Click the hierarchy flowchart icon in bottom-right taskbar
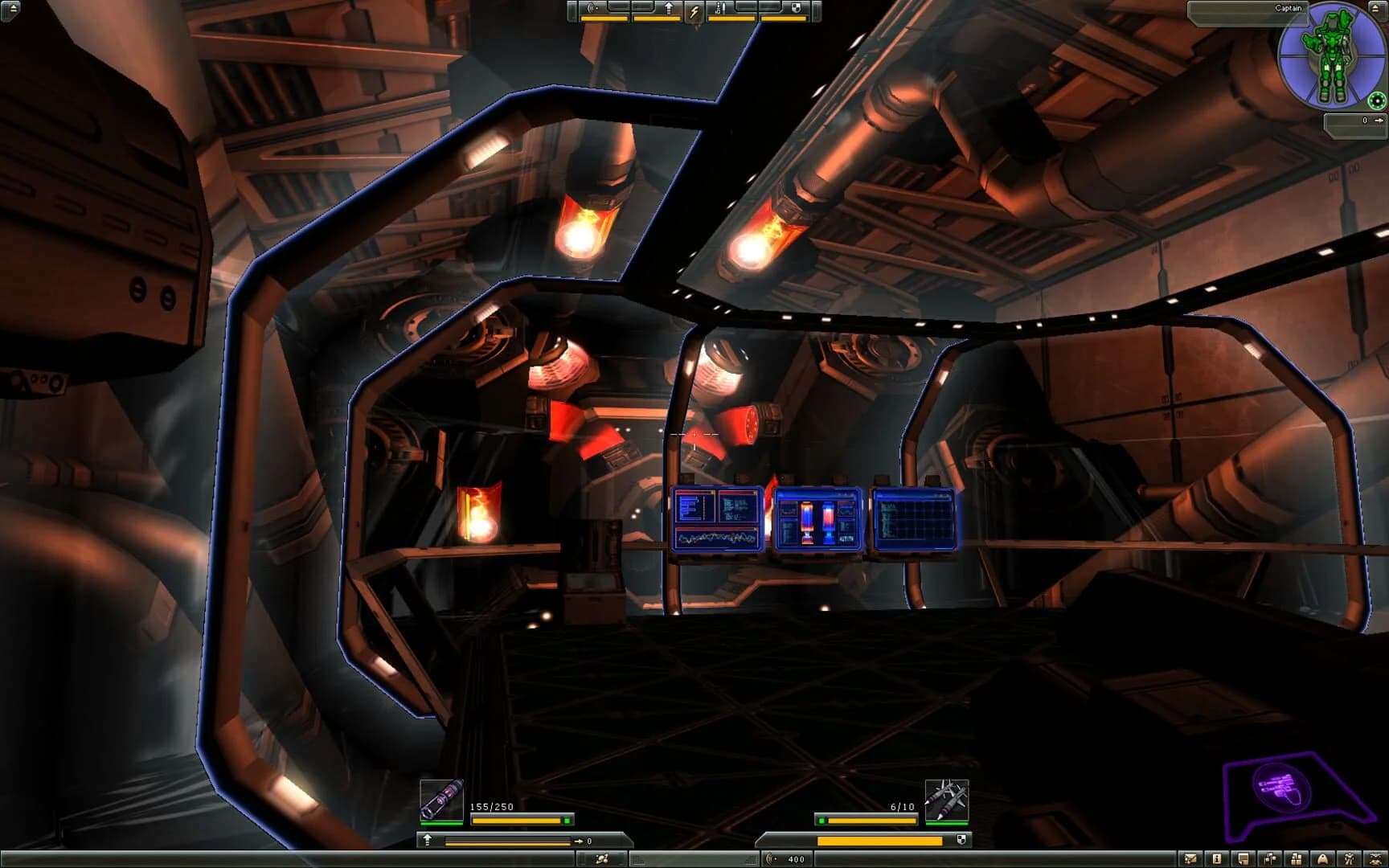Screen dimensions: 1389x868 (x=1270, y=859)
